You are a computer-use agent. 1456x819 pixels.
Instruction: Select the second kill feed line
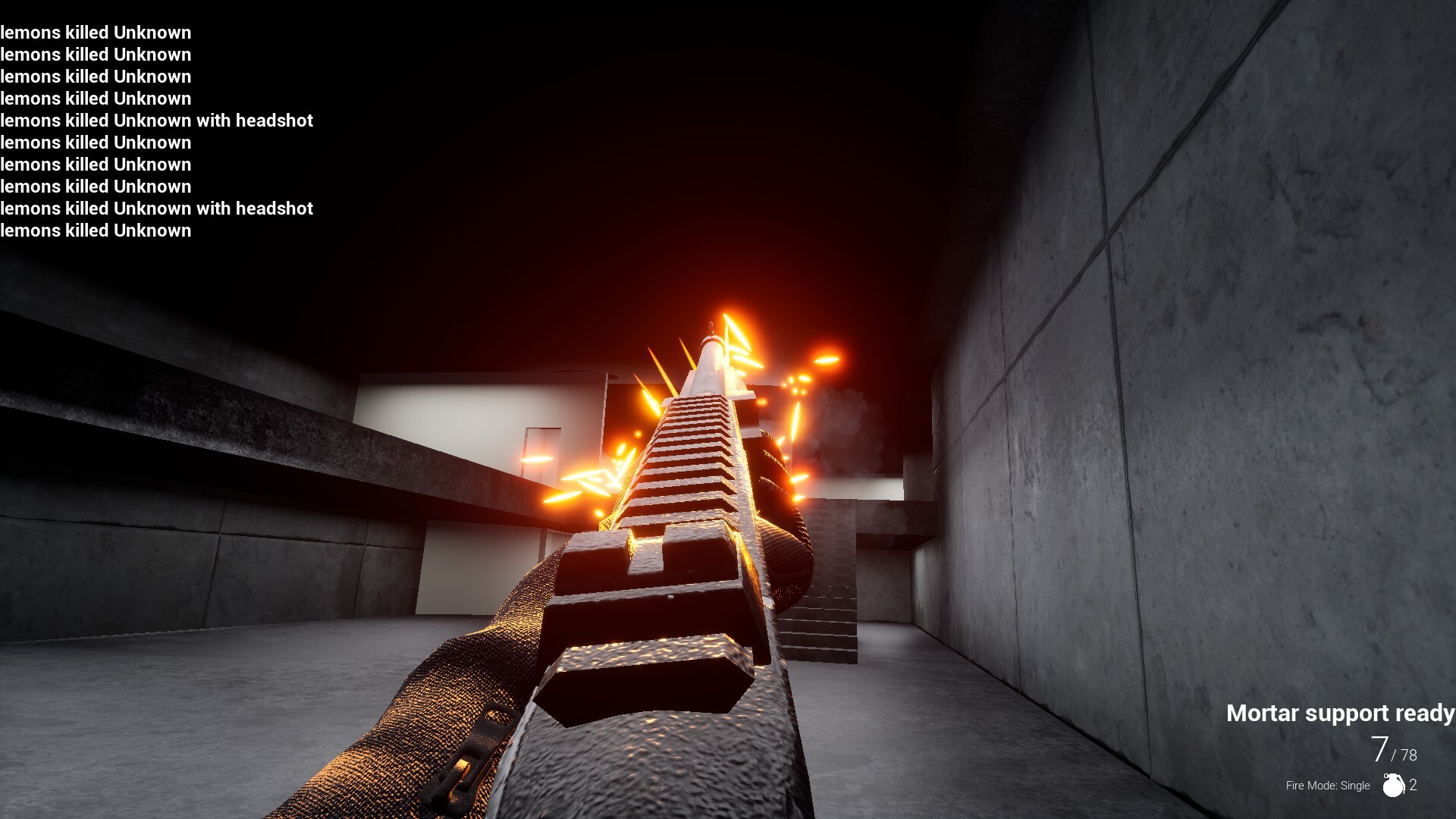96,55
